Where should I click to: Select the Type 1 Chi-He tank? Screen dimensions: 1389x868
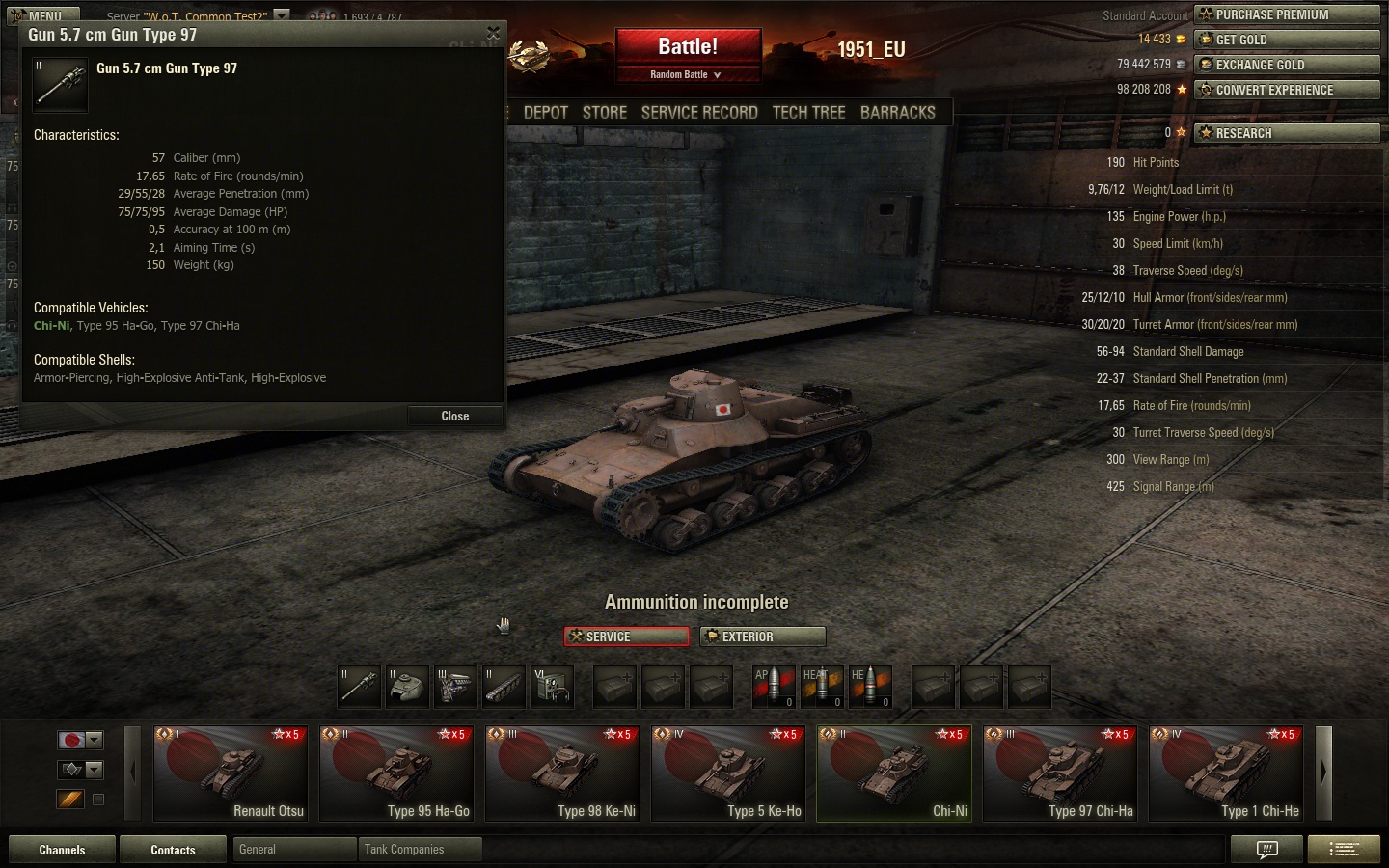[1226, 773]
